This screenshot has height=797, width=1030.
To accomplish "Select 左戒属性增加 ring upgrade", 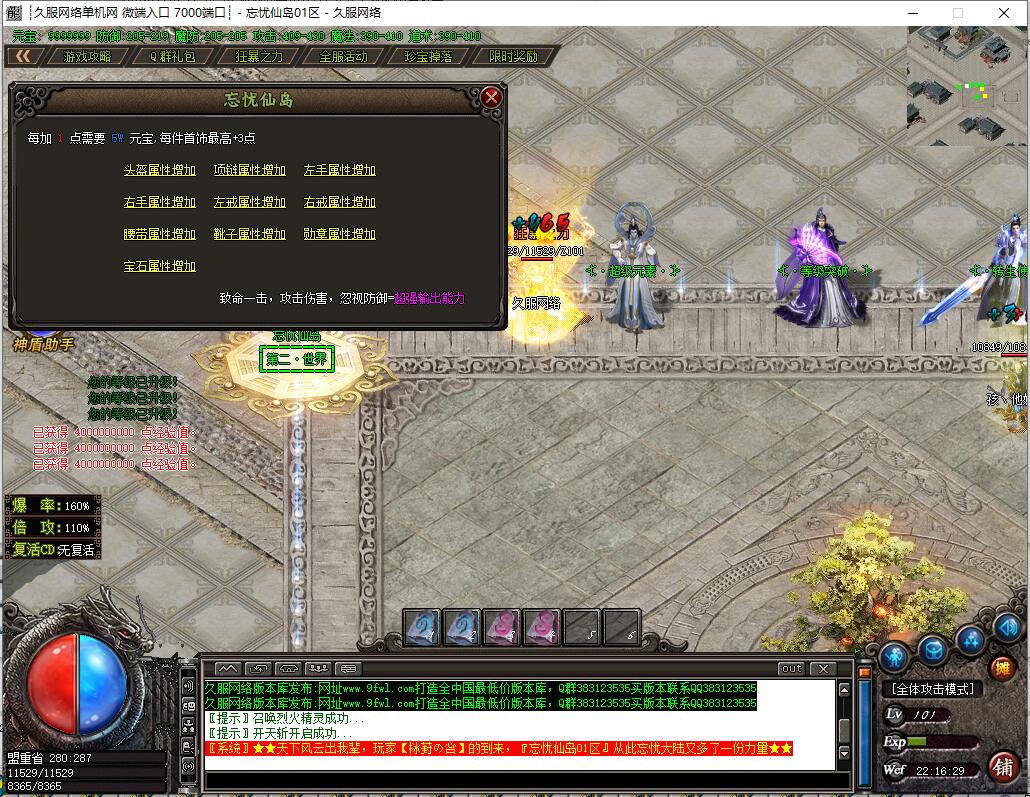I will click(x=250, y=202).
